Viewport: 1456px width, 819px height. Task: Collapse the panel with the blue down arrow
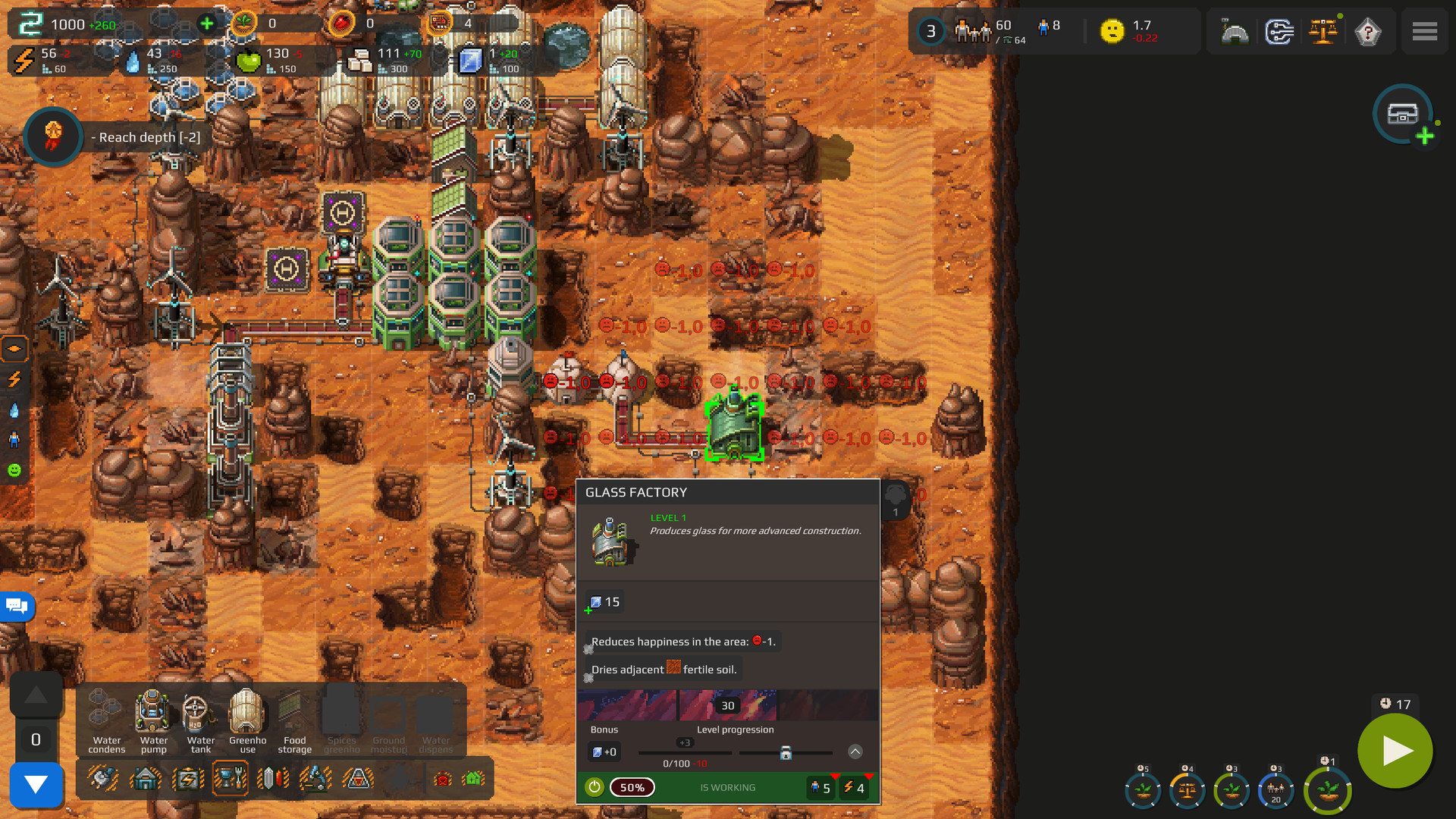pyautogui.click(x=36, y=786)
